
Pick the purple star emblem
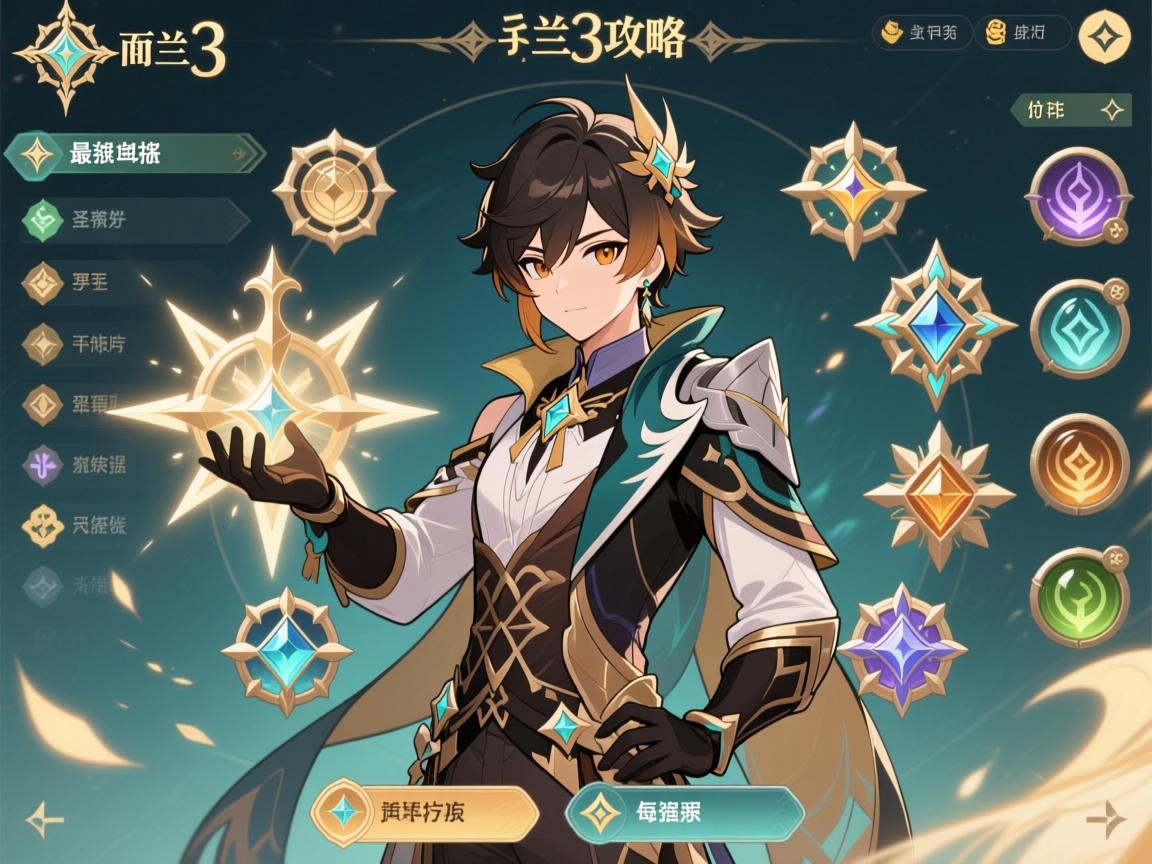[902, 649]
